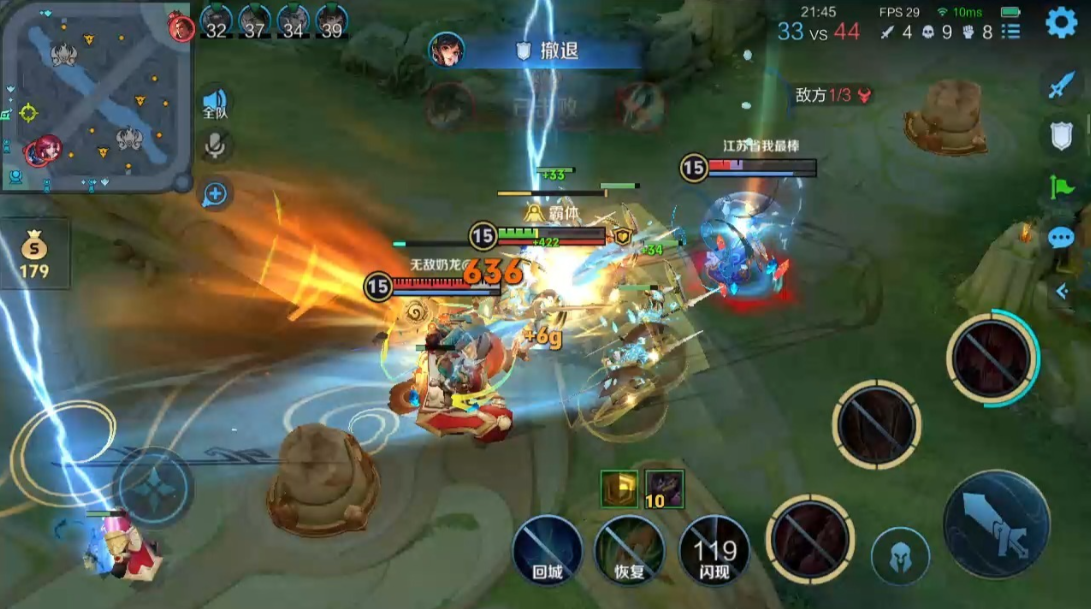The image size is (1091, 609).
Task: Send the shield retreat signal
Action: pyautogui.click(x=1060, y=136)
